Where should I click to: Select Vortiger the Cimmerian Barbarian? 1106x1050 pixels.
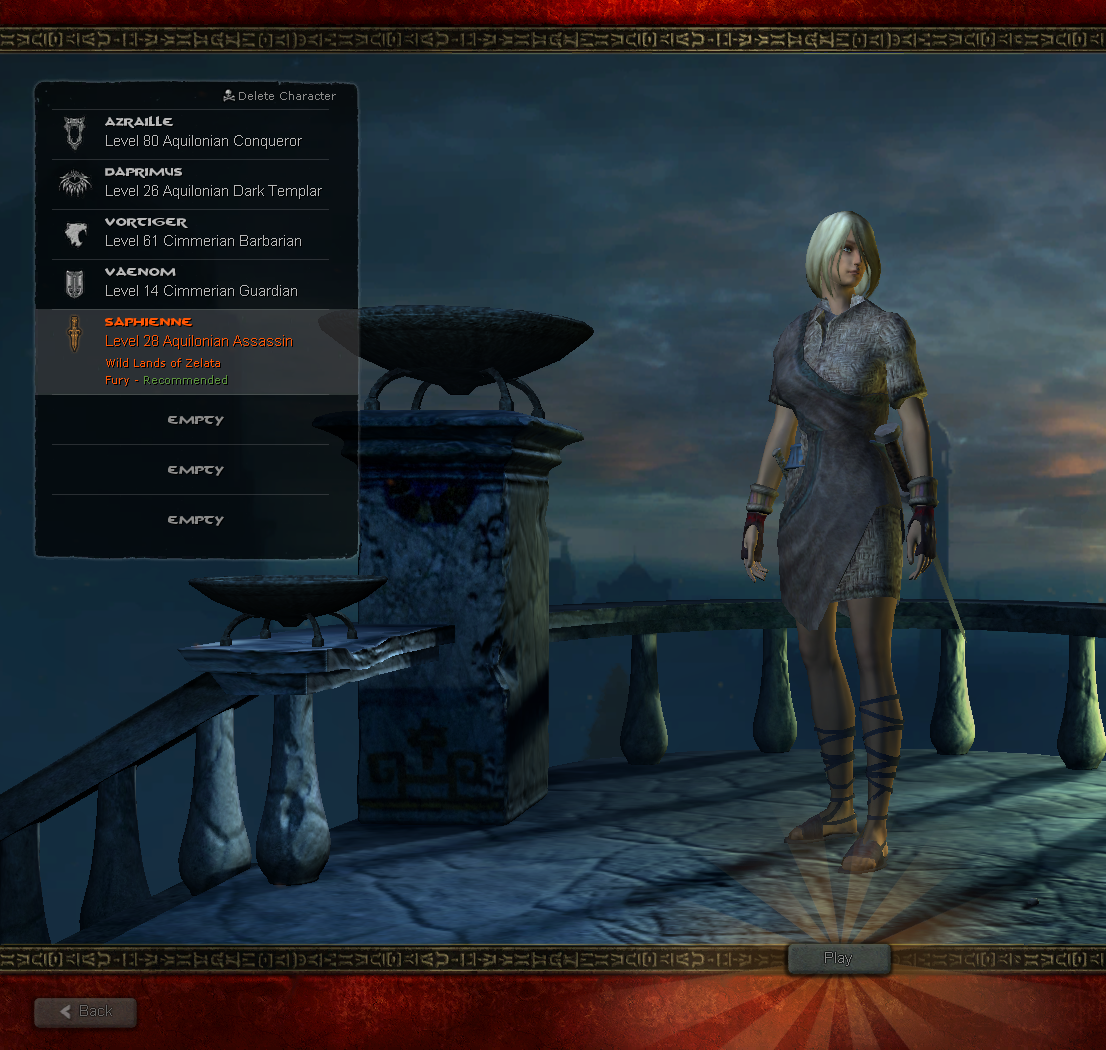(x=190, y=232)
